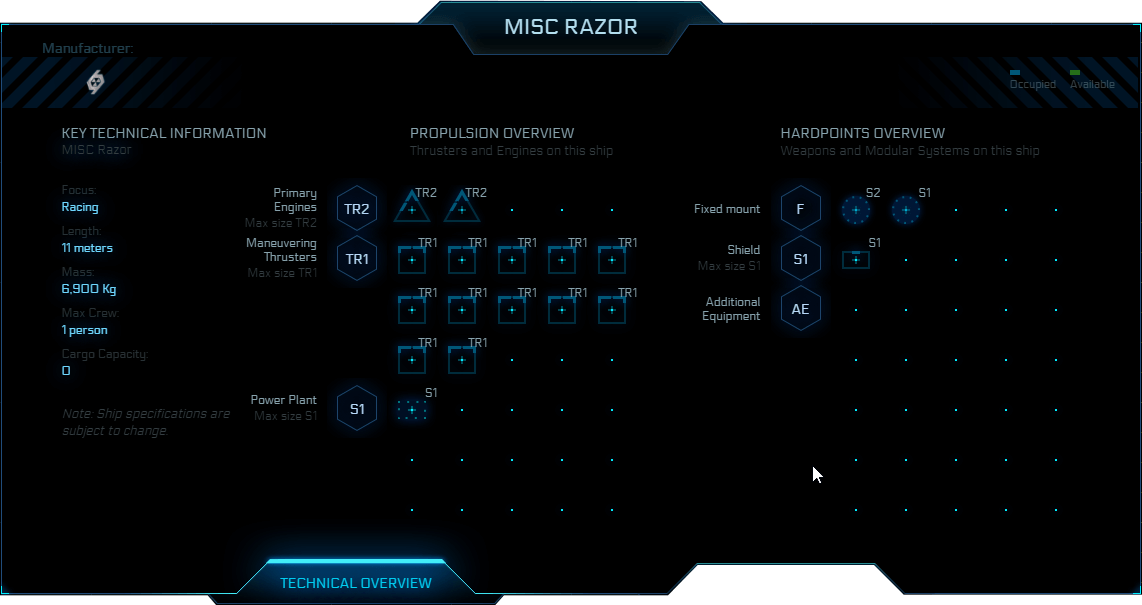Screen dimensions: 1142x605
Task: Switch to the Technical Overview tab
Action: click(x=356, y=583)
